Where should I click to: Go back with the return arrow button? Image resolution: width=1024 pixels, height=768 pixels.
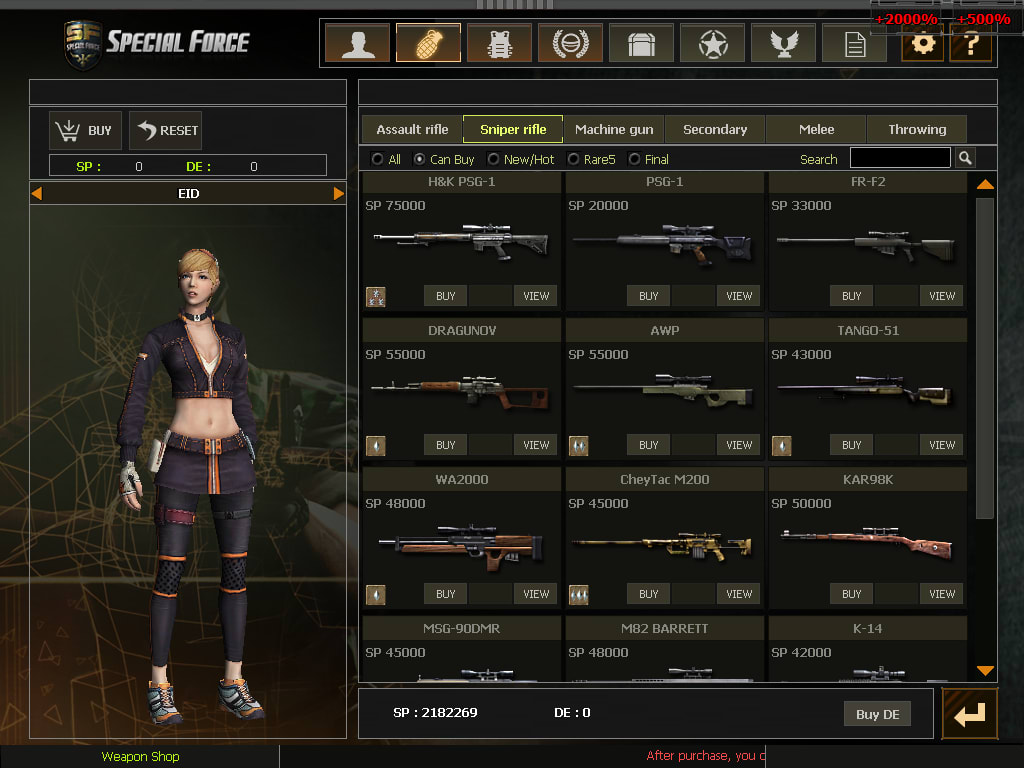click(969, 714)
